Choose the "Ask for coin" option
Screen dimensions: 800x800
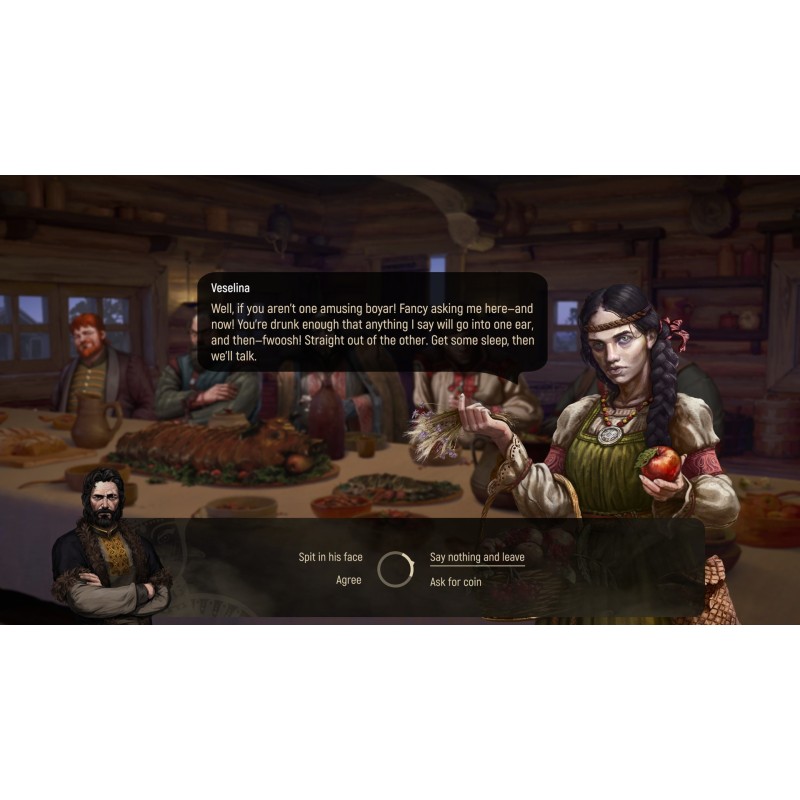[455, 581]
